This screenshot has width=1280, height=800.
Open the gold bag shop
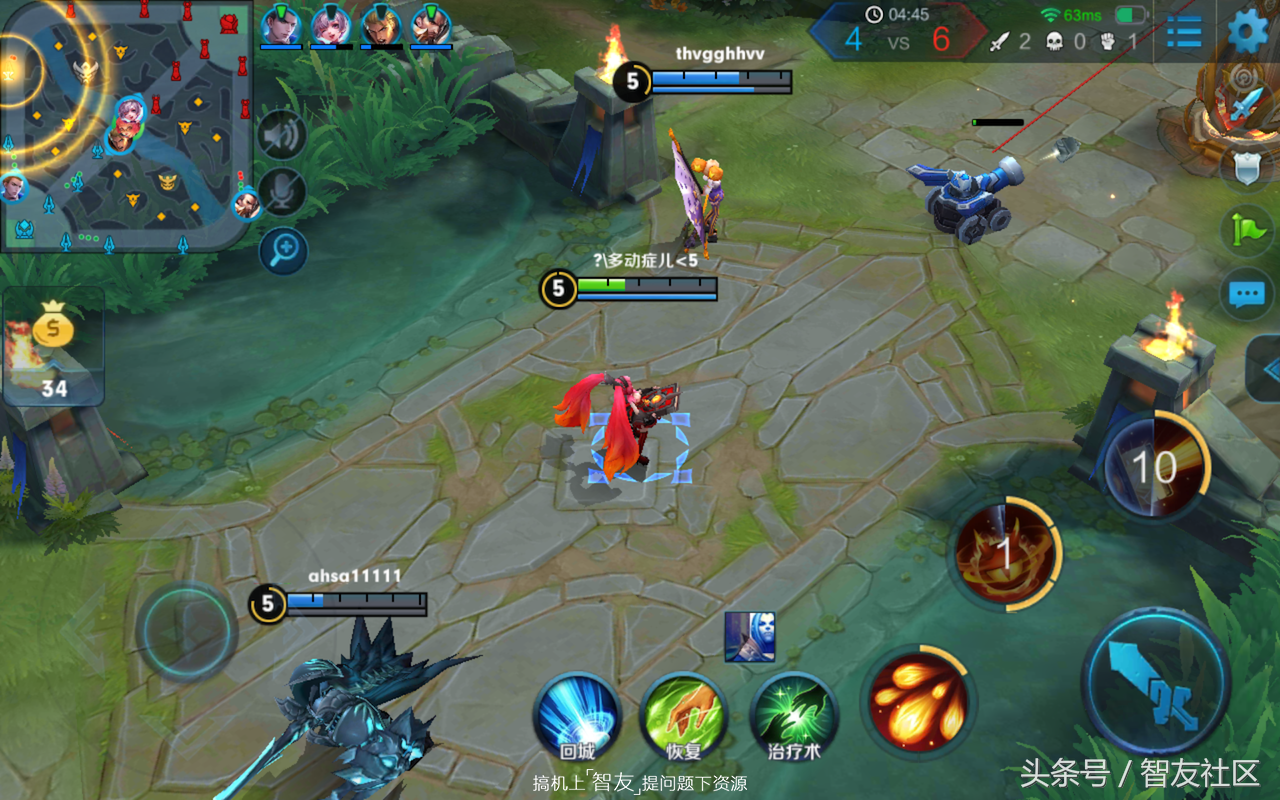[53, 346]
